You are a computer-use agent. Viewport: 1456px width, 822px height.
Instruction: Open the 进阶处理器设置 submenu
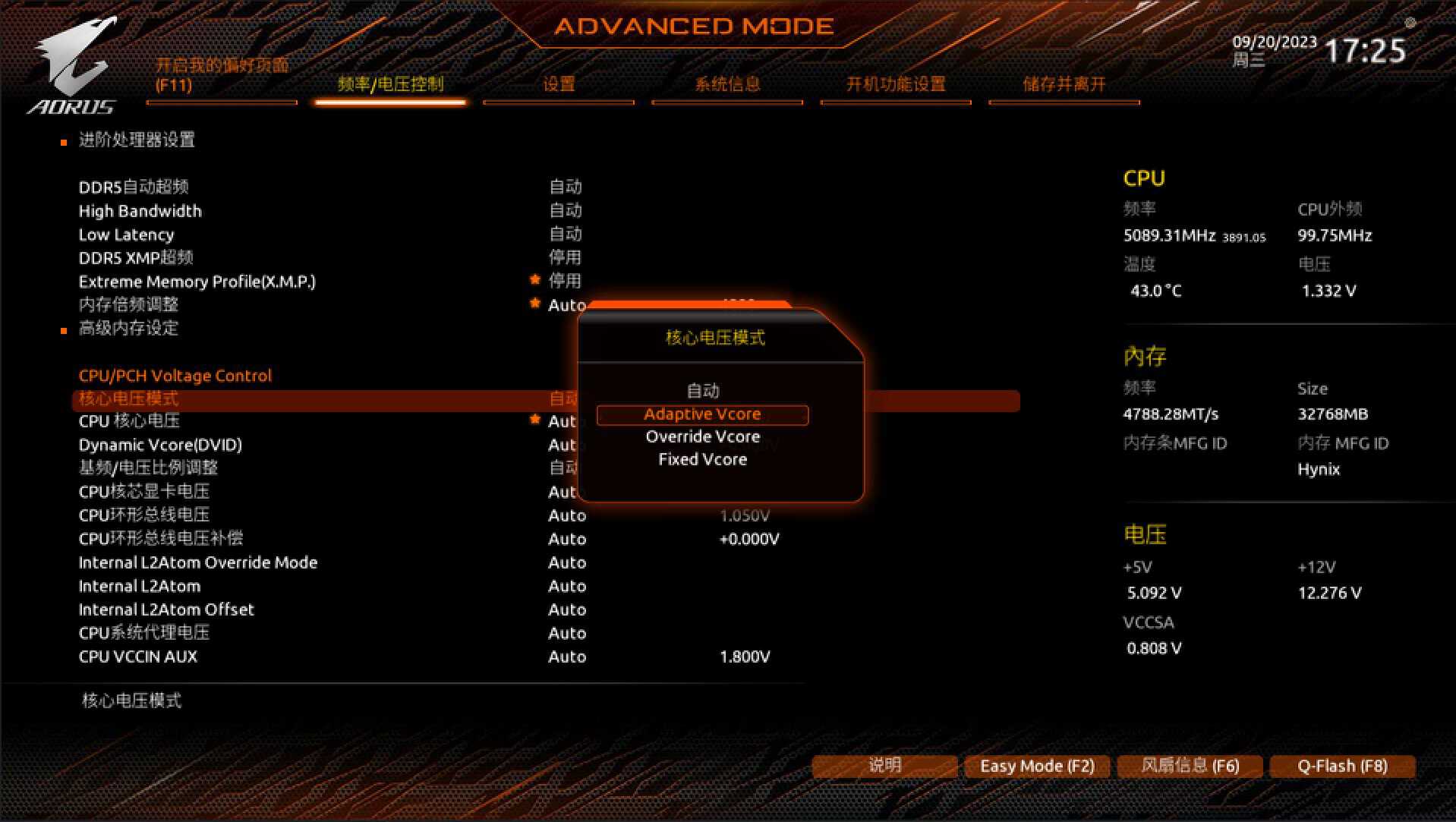click(x=137, y=140)
